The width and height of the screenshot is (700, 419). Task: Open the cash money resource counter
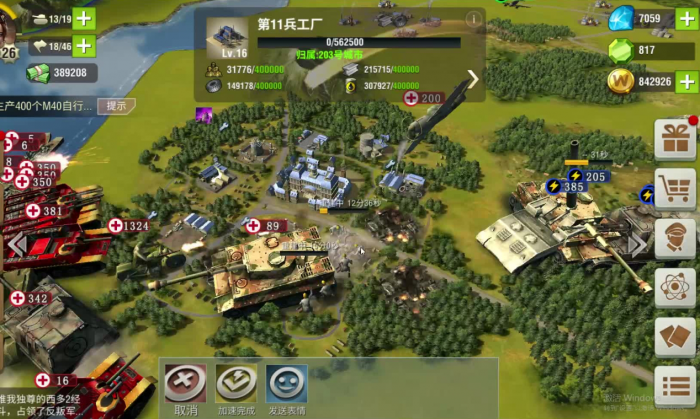coord(62,72)
